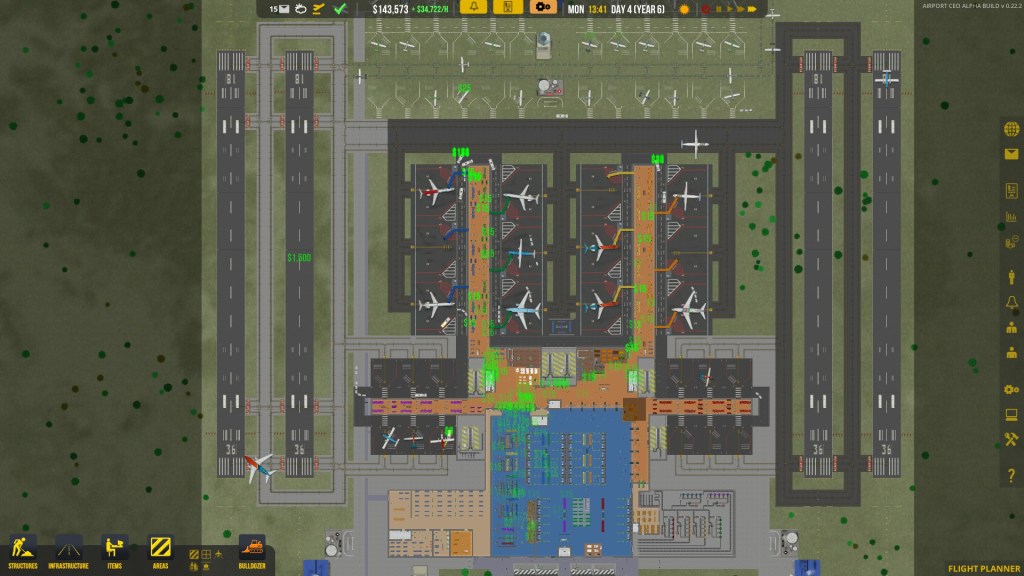
Task: Open the Infrastructure build menu
Action: [68, 551]
